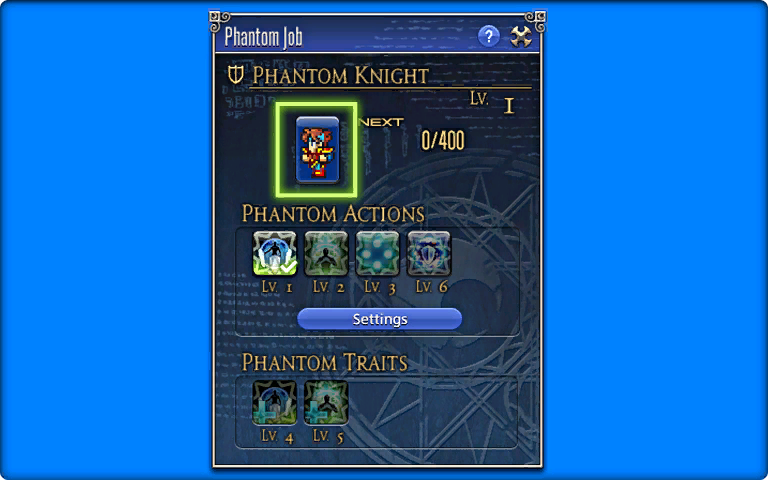Select the Lv. 3 phantom action icon
The height and width of the screenshot is (480, 768).
377,253
